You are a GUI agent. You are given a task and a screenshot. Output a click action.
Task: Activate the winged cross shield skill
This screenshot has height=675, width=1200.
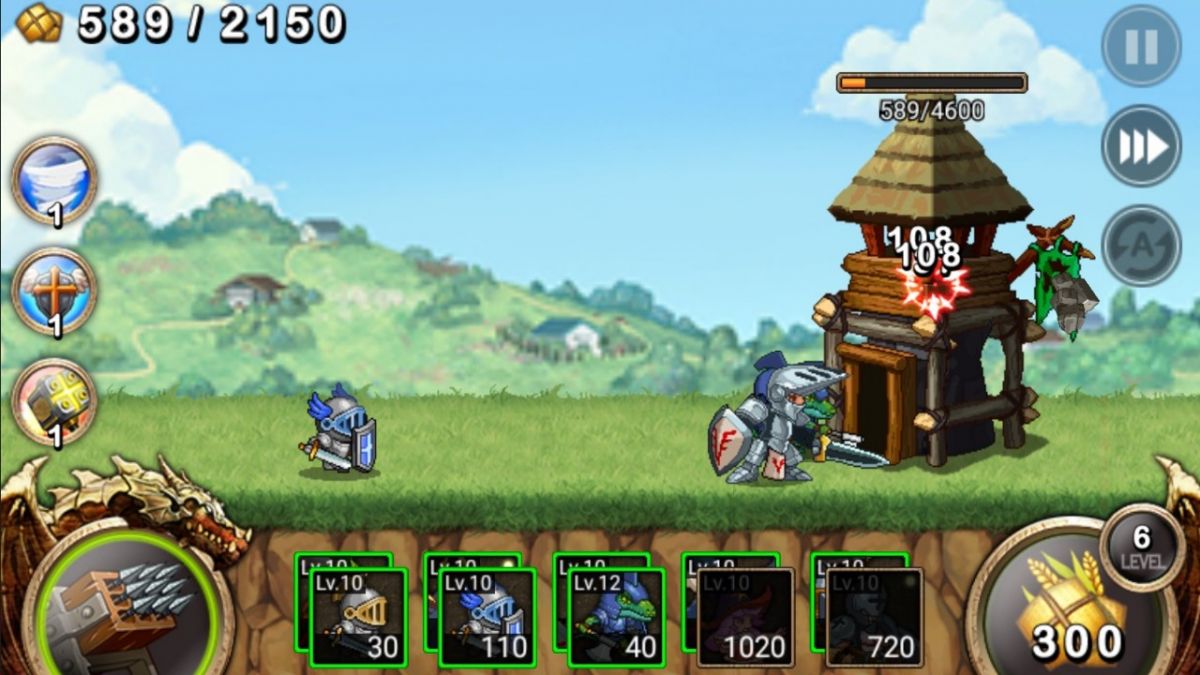click(x=54, y=291)
